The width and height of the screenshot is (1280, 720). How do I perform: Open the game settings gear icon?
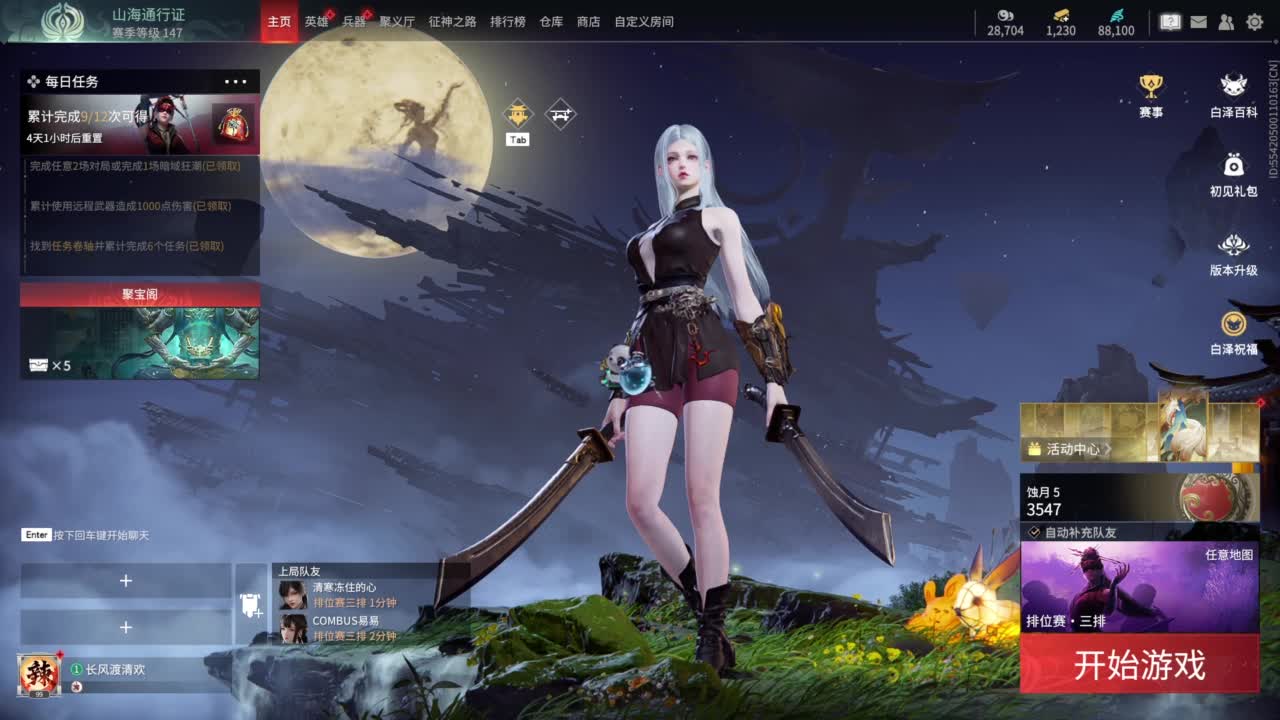tap(1254, 20)
